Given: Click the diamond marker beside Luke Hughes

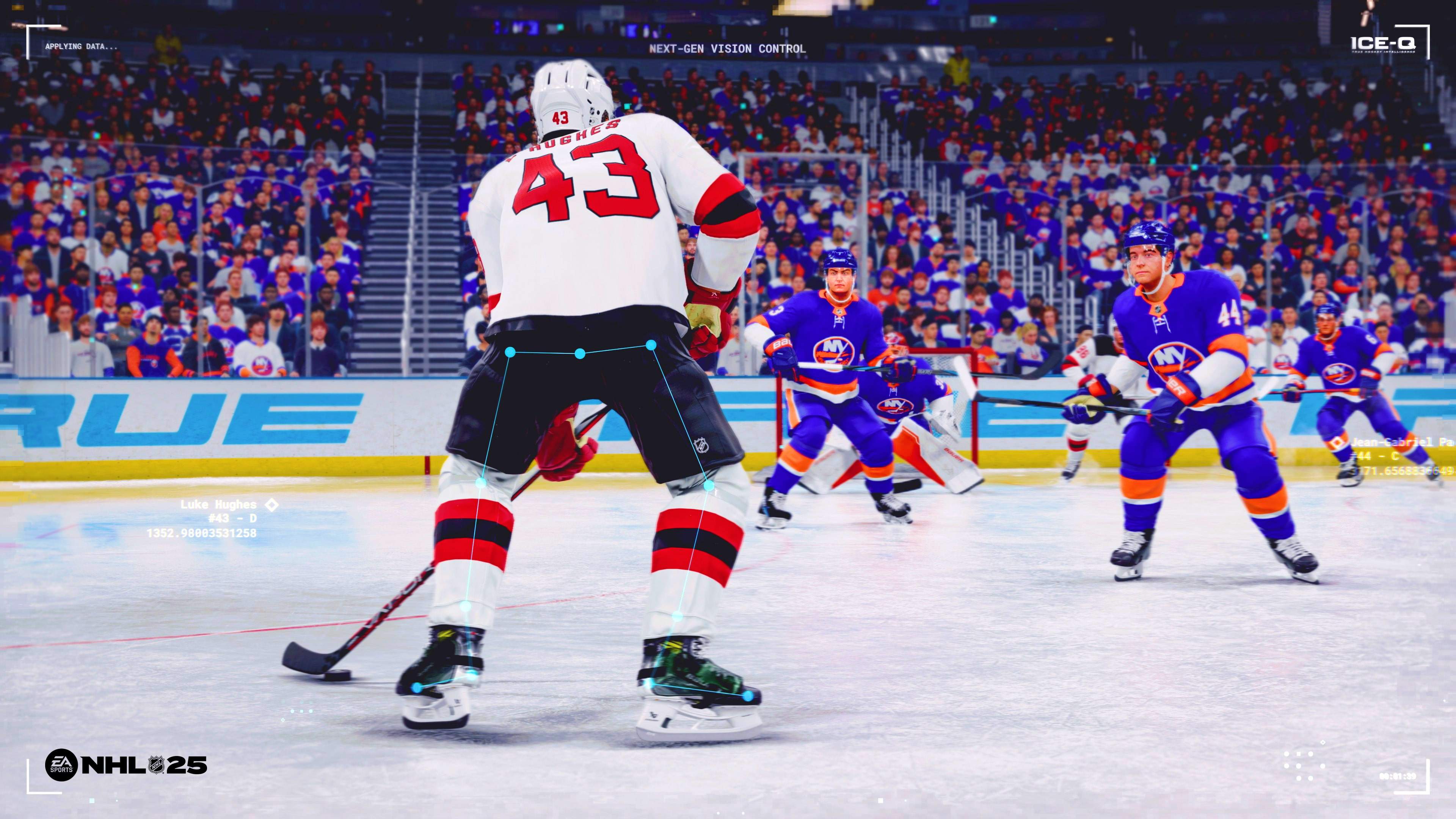Looking at the screenshot, I should (271, 505).
